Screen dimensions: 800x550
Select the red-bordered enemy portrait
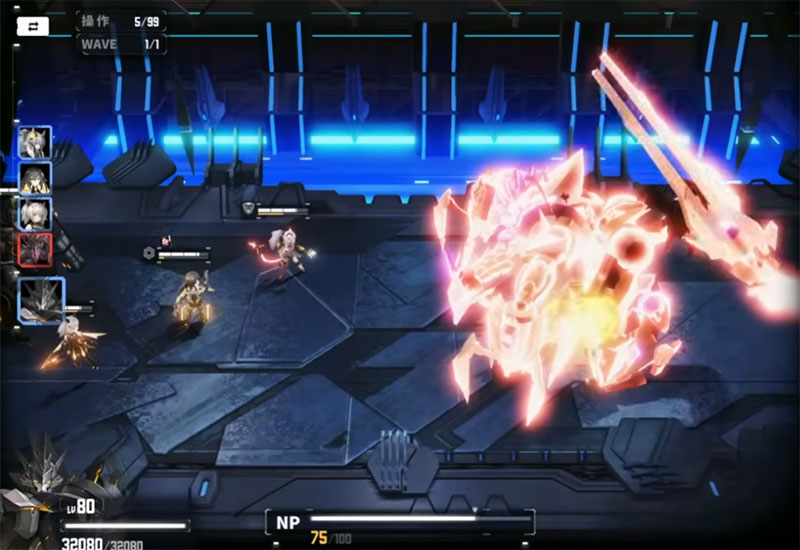[34, 249]
